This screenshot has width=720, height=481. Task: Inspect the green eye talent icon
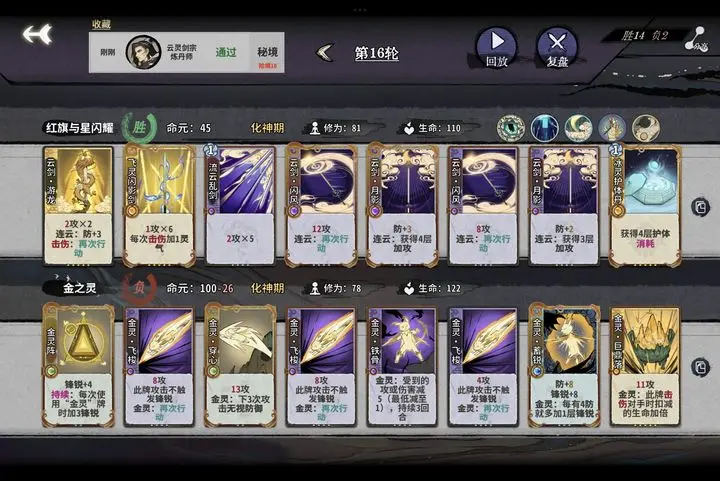[511, 128]
